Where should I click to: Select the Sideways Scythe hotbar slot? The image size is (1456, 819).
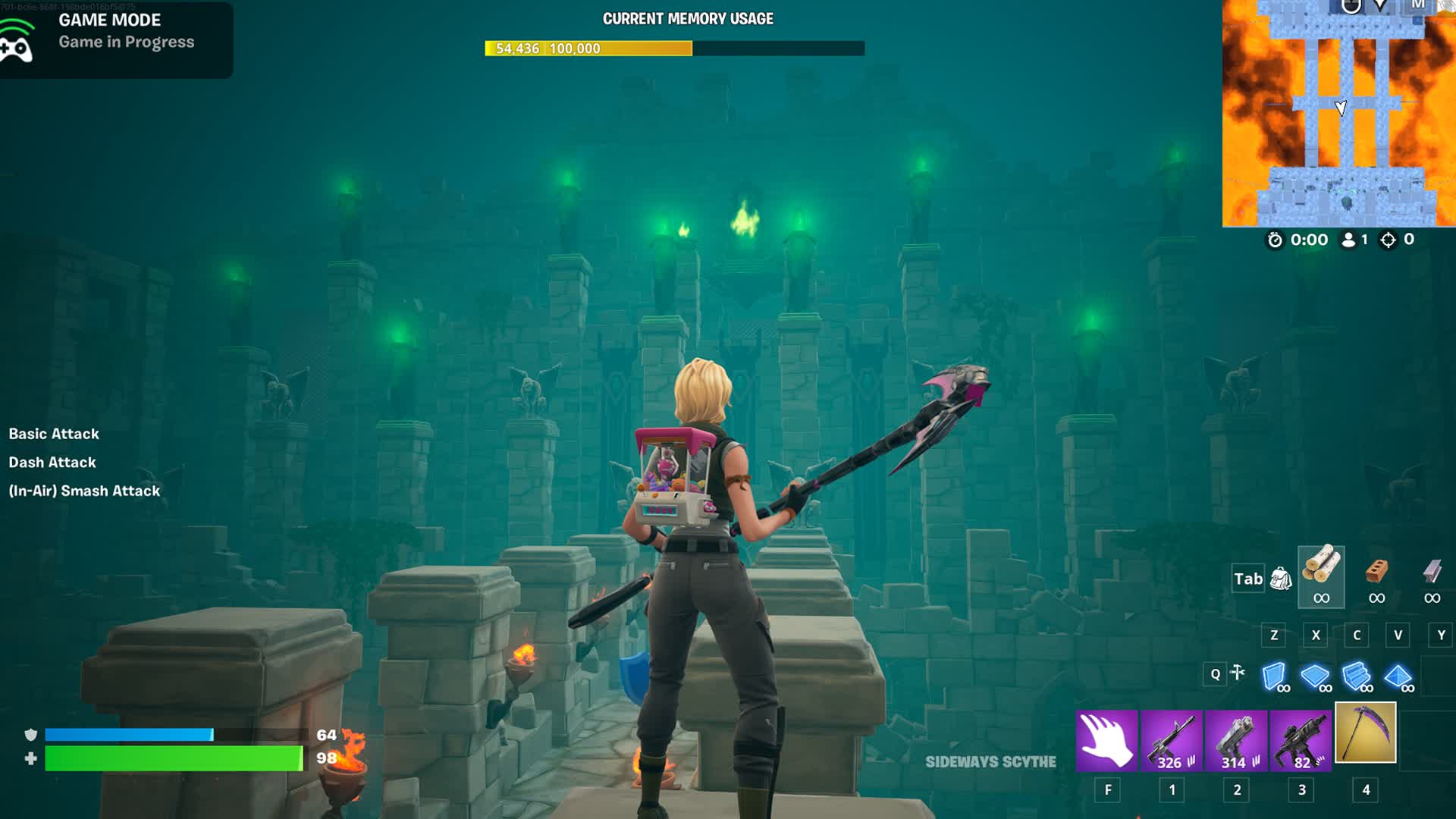tap(1365, 733)
